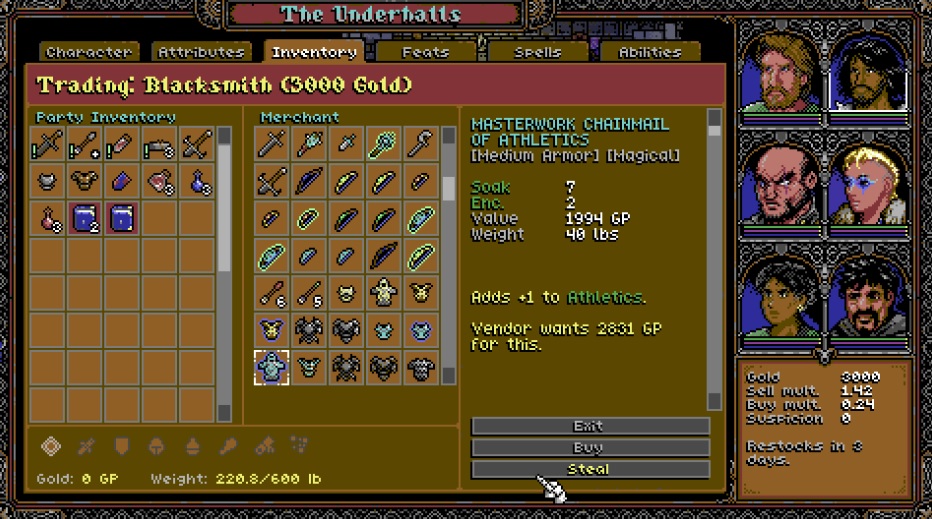Viewport: 932px width, 519px height.
Task: Show the Feats tab
Action: (425, 52)
